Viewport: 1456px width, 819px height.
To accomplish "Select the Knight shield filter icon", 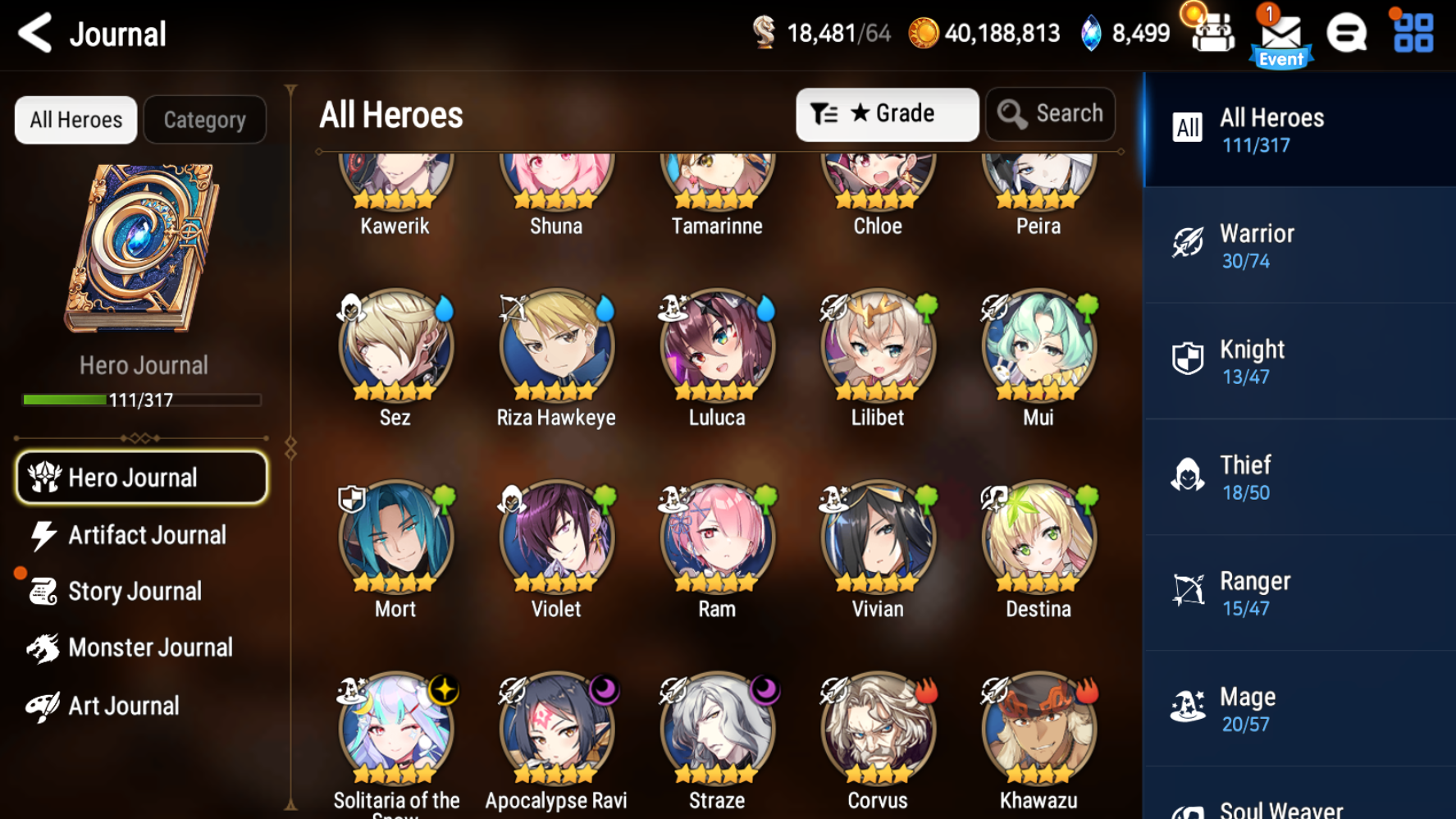I will pyautogui.click(x=1187, y=359).
